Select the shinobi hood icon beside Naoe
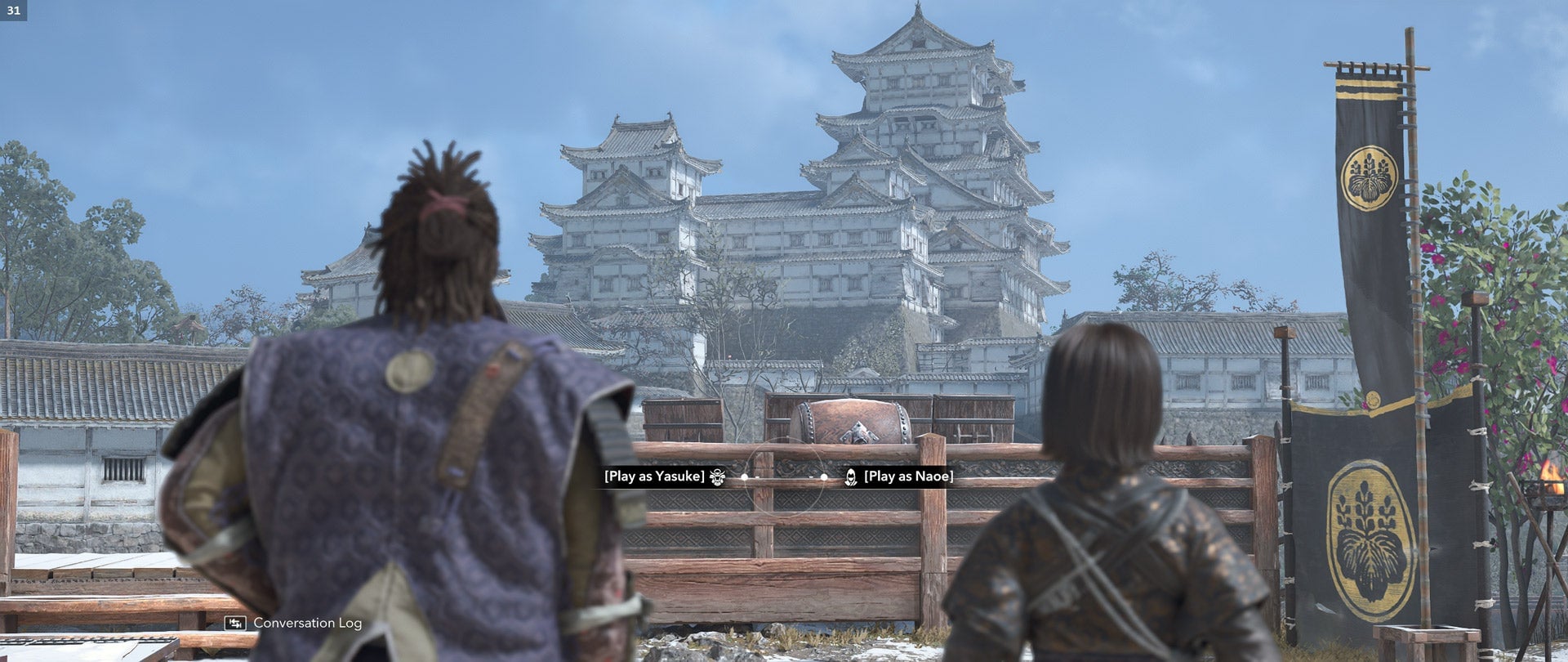The image size is (1568, 662). (849, 477)
